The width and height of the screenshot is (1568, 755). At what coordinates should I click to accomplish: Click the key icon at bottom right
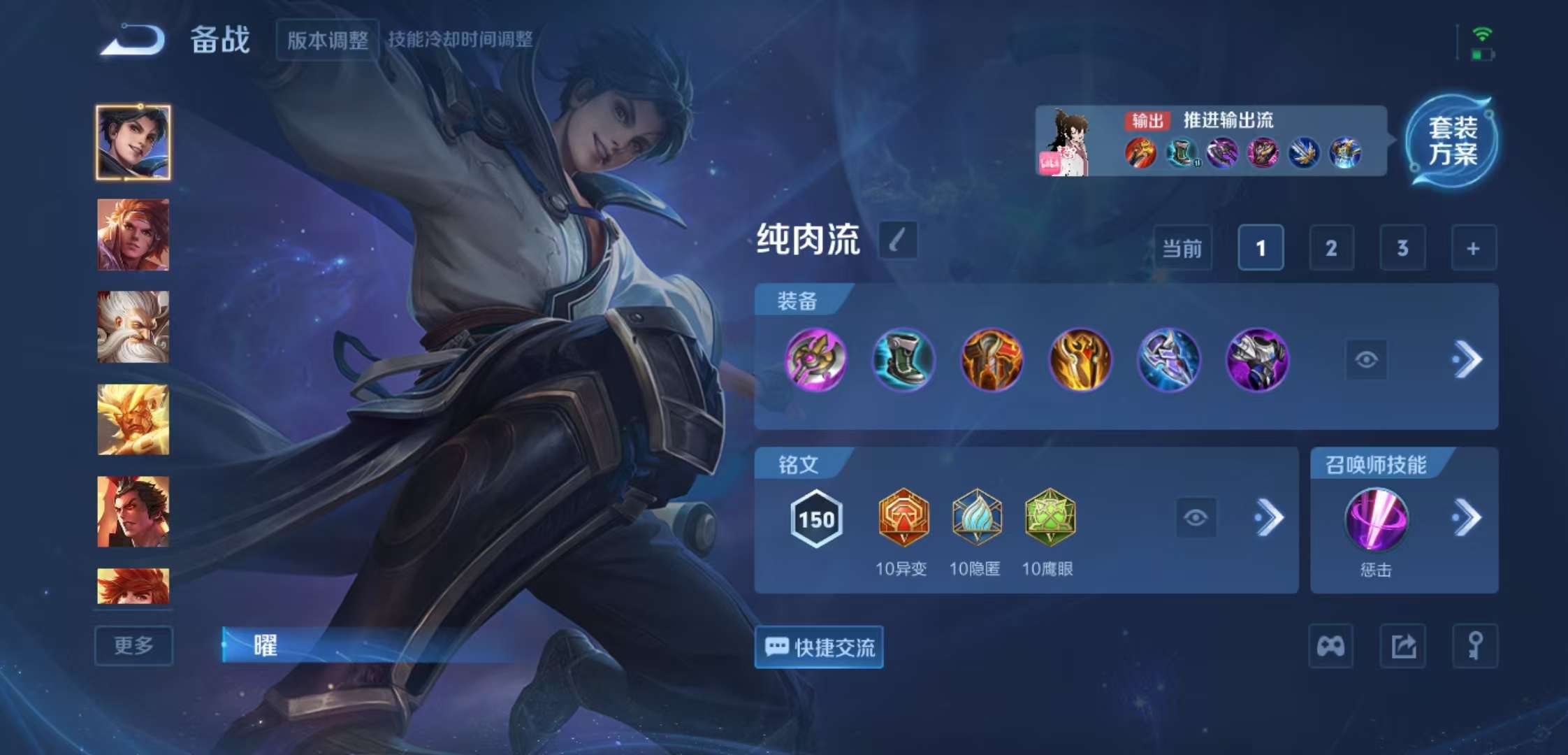(x=1474, y=645)
